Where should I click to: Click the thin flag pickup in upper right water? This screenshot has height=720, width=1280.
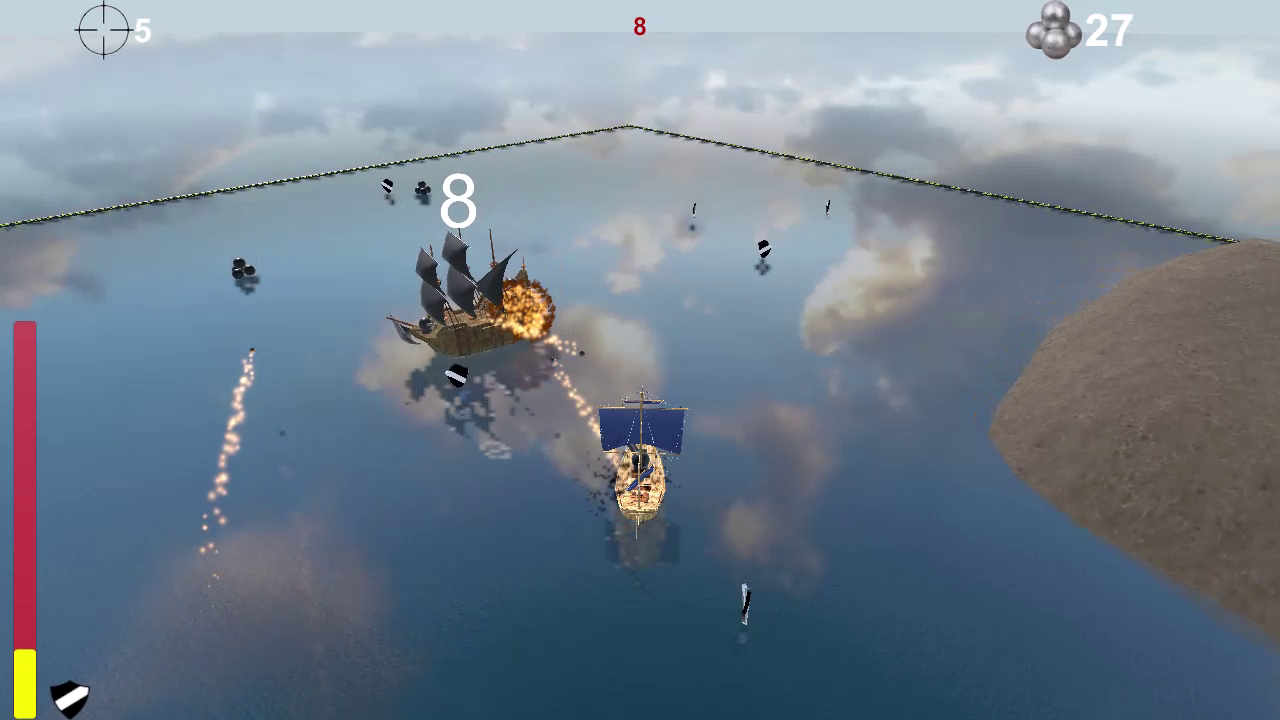827,207
